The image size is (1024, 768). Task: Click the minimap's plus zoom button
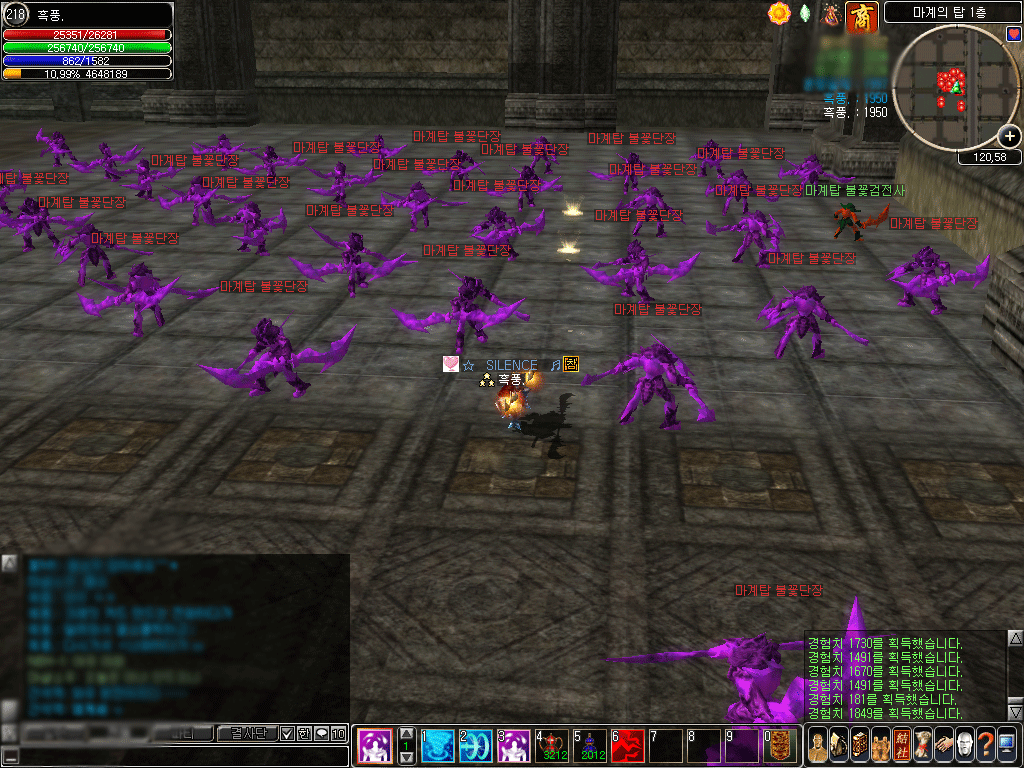coord(1009,137)
